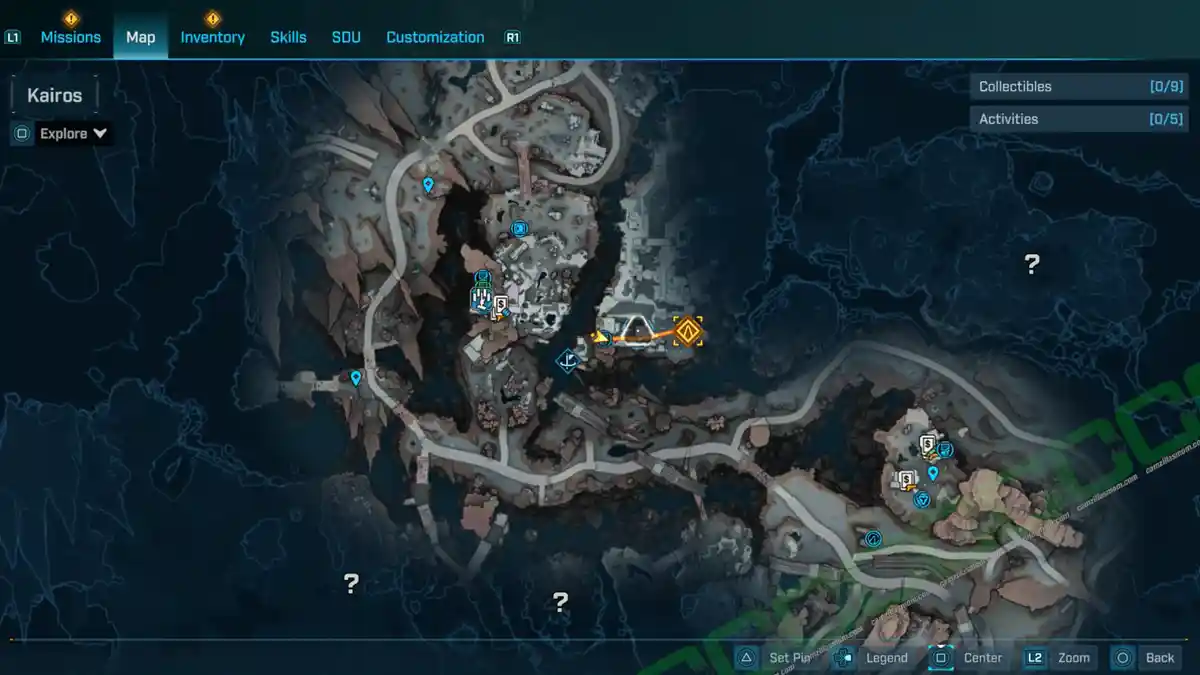Click the Kairos region label
Viewport: 1200px width, 675px height.
55,96
